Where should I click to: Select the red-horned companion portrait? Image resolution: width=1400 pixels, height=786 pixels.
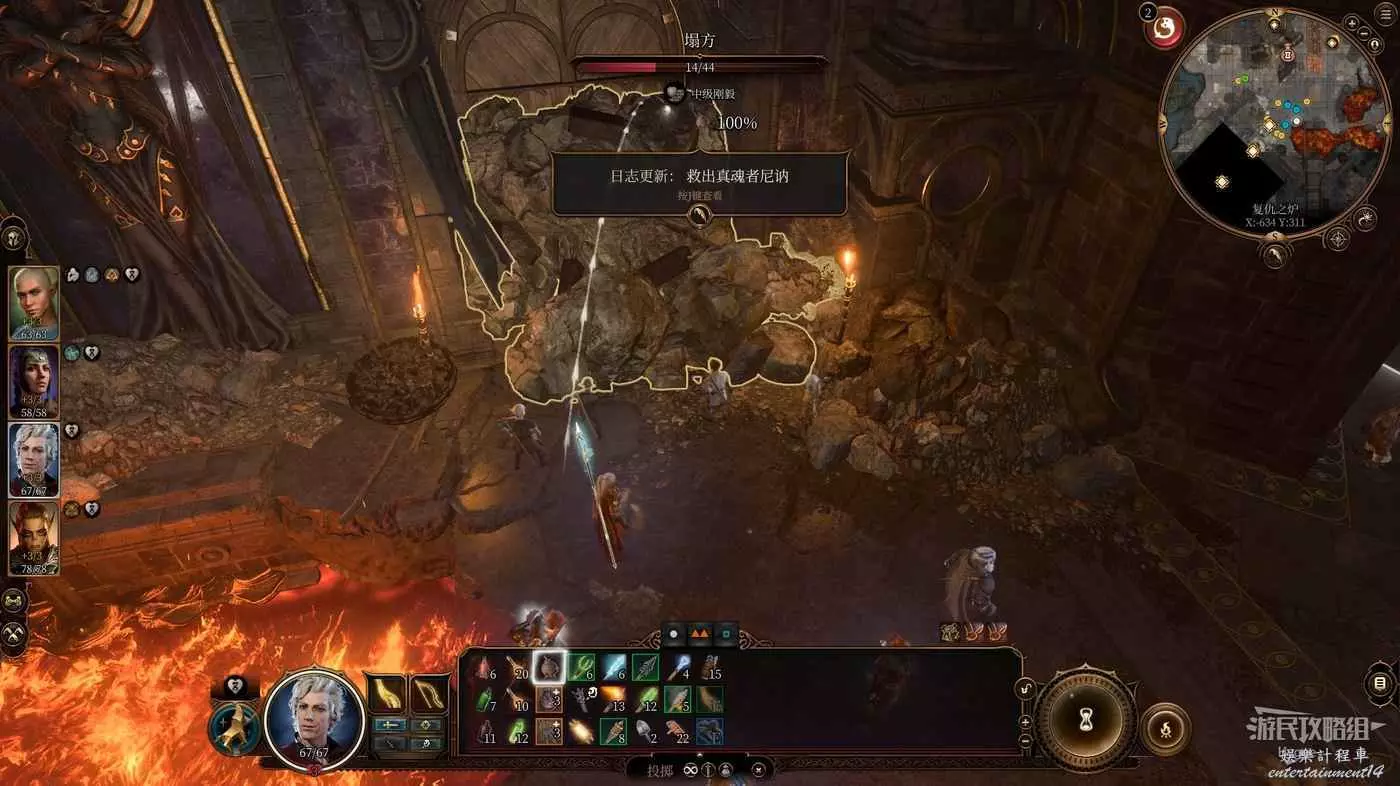pos(35,537)
